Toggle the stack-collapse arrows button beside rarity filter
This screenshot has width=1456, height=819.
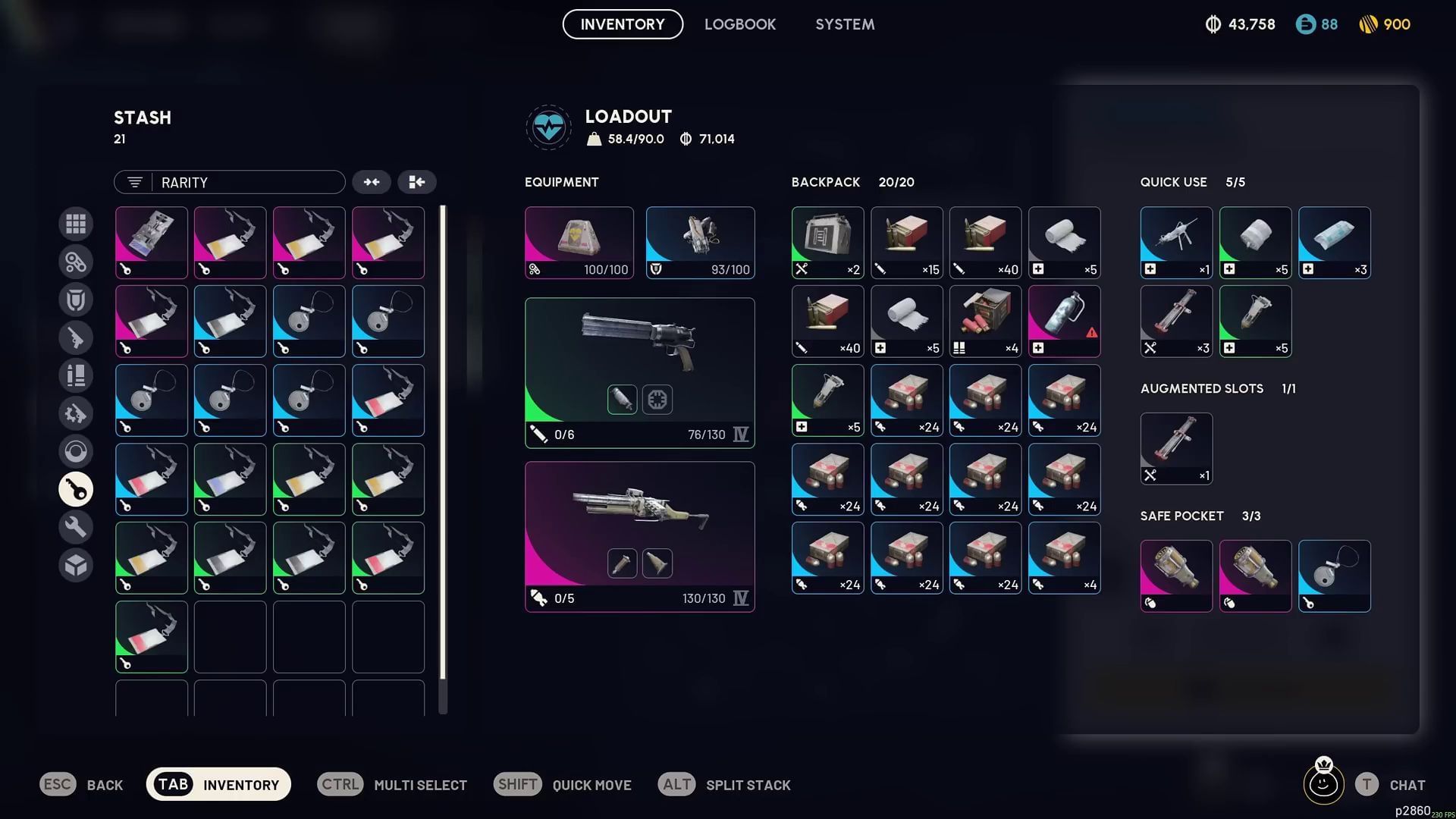point(372,182)
